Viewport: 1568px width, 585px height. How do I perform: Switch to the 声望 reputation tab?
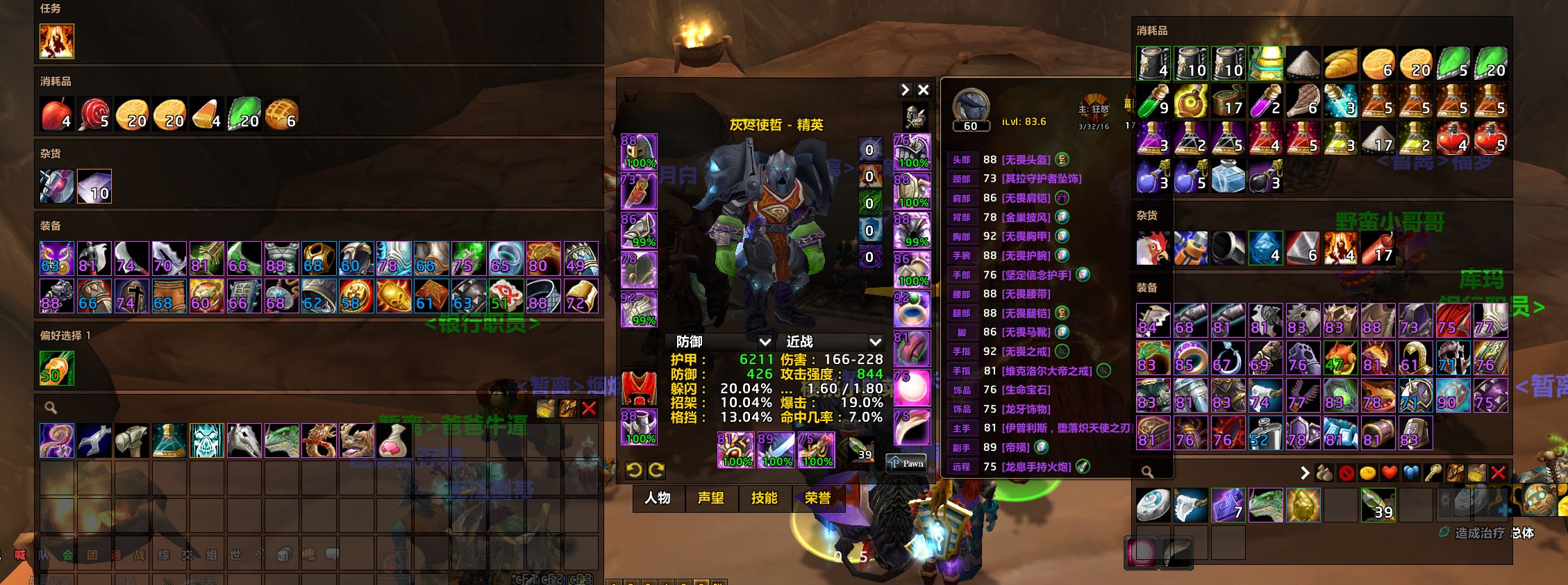click(x=710, y=498)
